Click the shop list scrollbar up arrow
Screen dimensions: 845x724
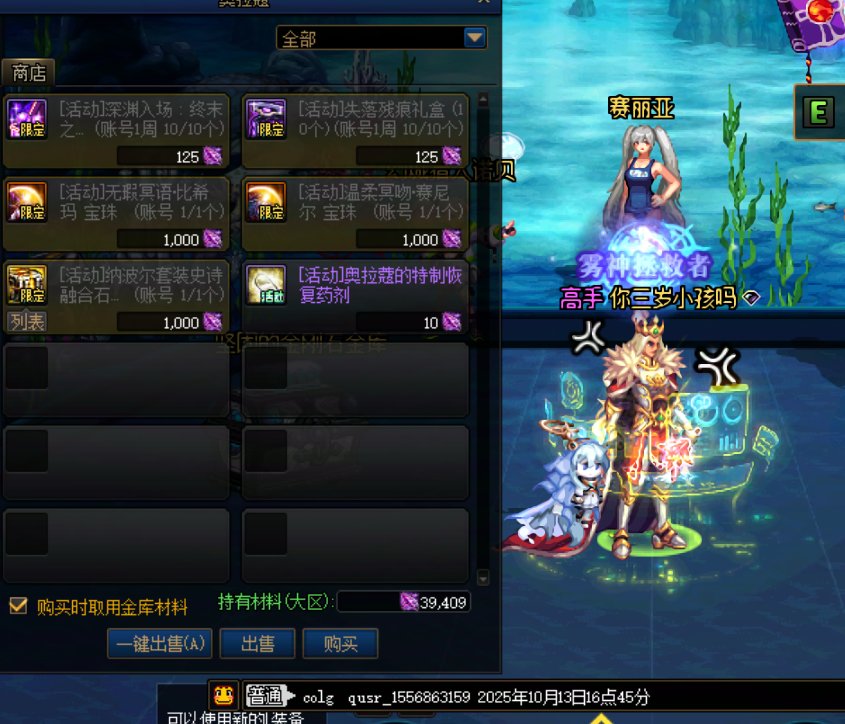(x=483, y=100)
